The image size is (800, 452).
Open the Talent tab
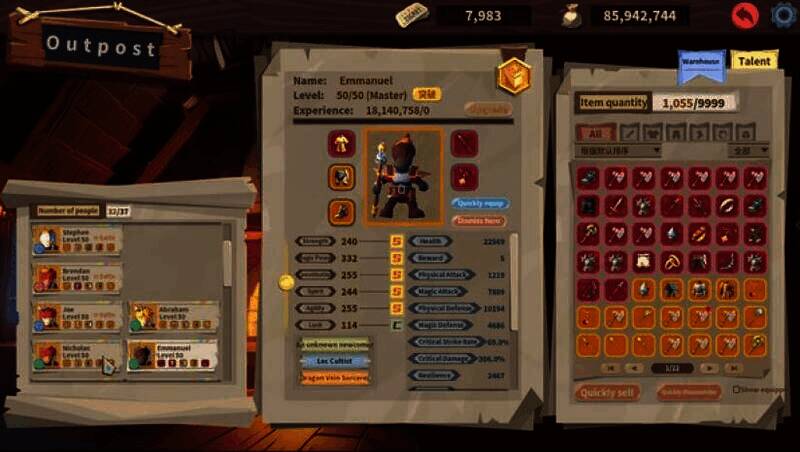(753, 61)
